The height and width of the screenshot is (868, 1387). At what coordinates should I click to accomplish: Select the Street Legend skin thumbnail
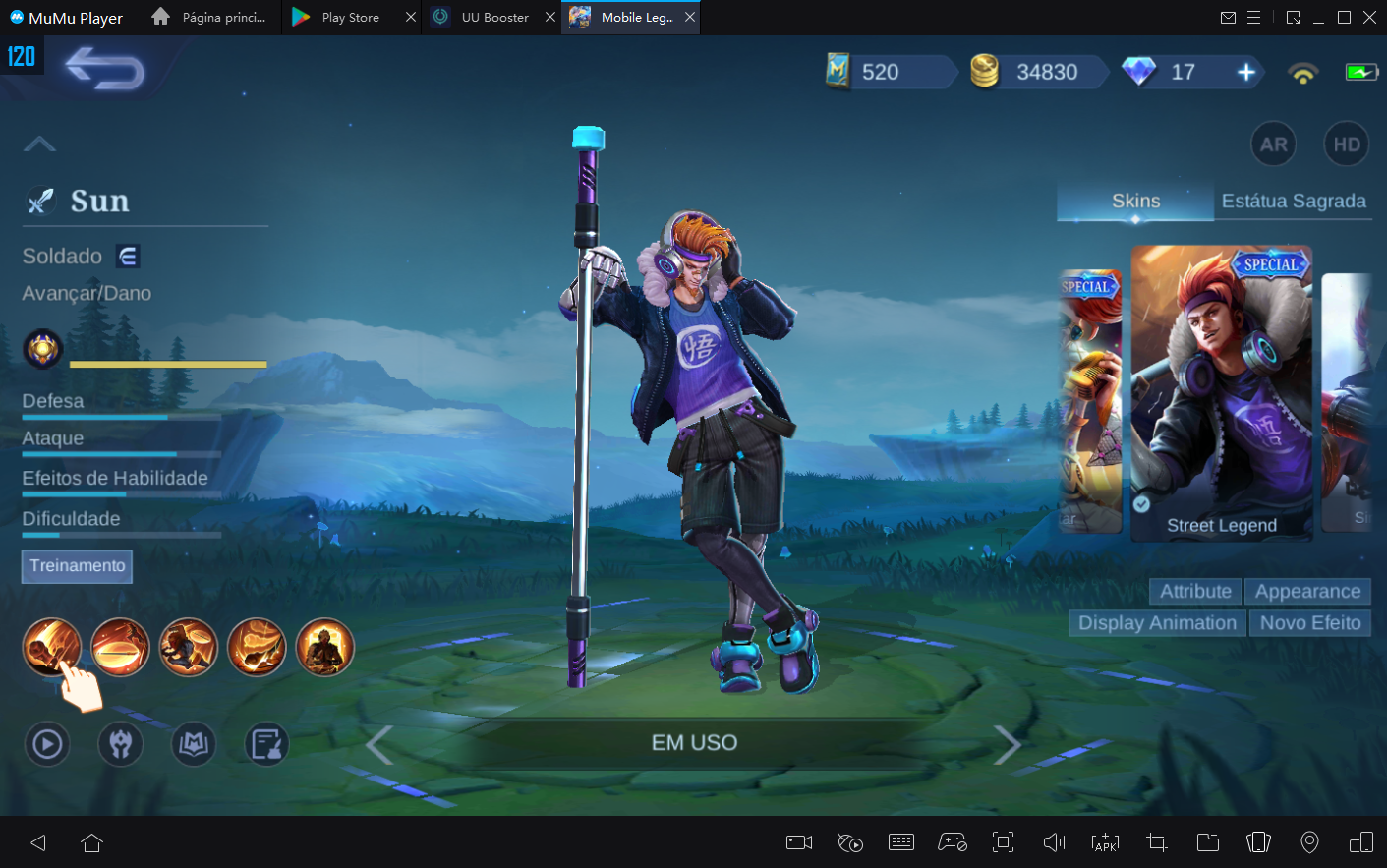tap(1222, 391)
